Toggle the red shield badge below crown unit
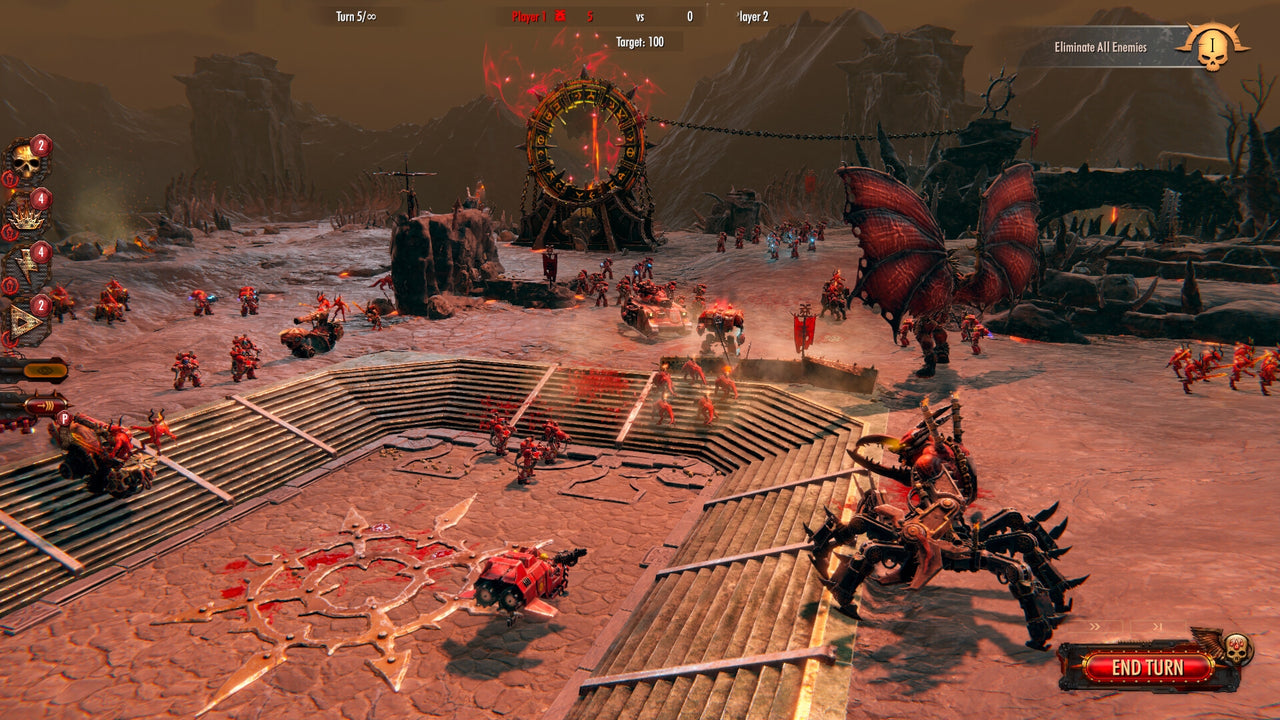The image size is (1280, 720). (x=8, y=232)
